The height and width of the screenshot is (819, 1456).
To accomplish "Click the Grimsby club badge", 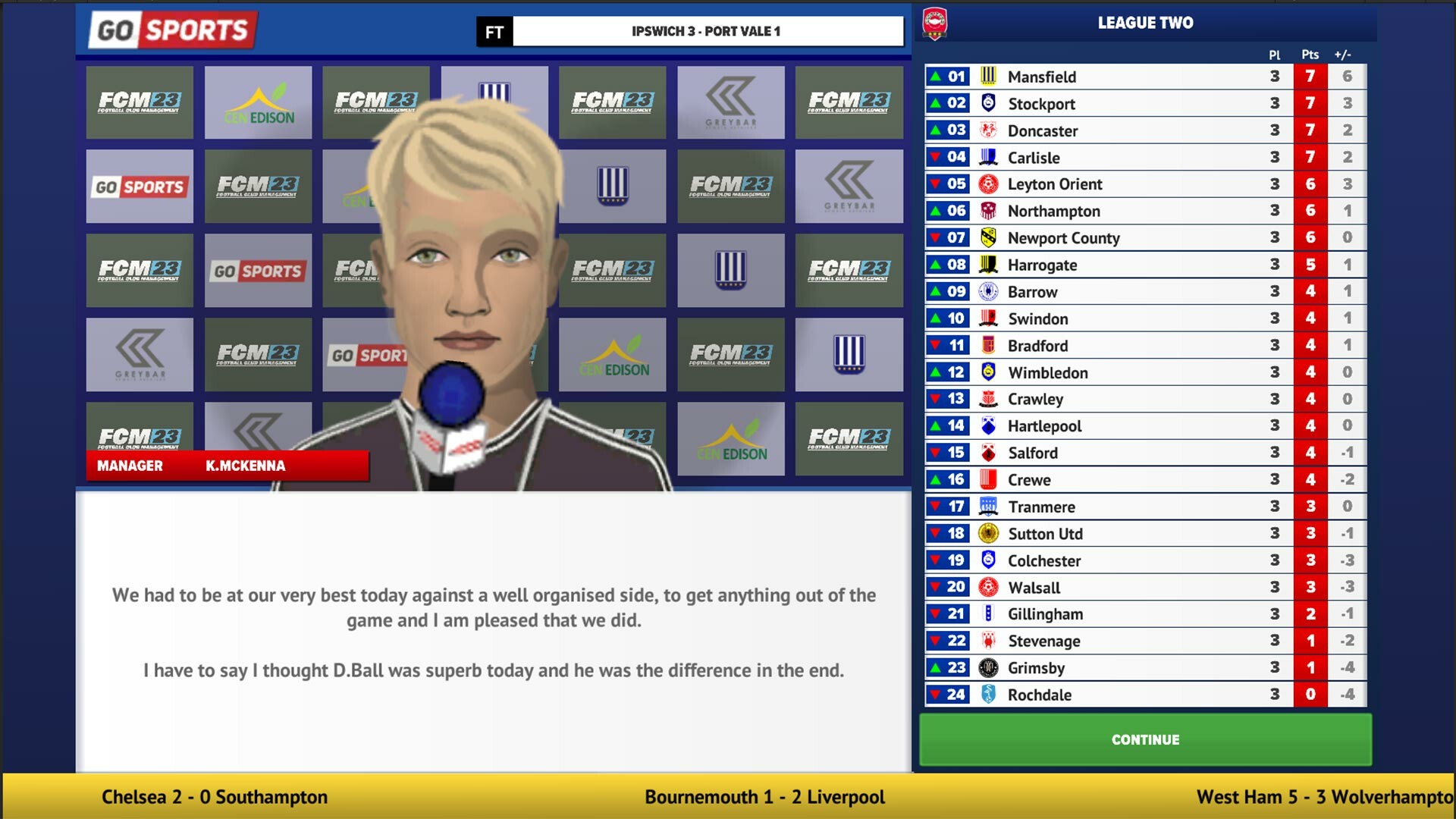I will [990, 667].
